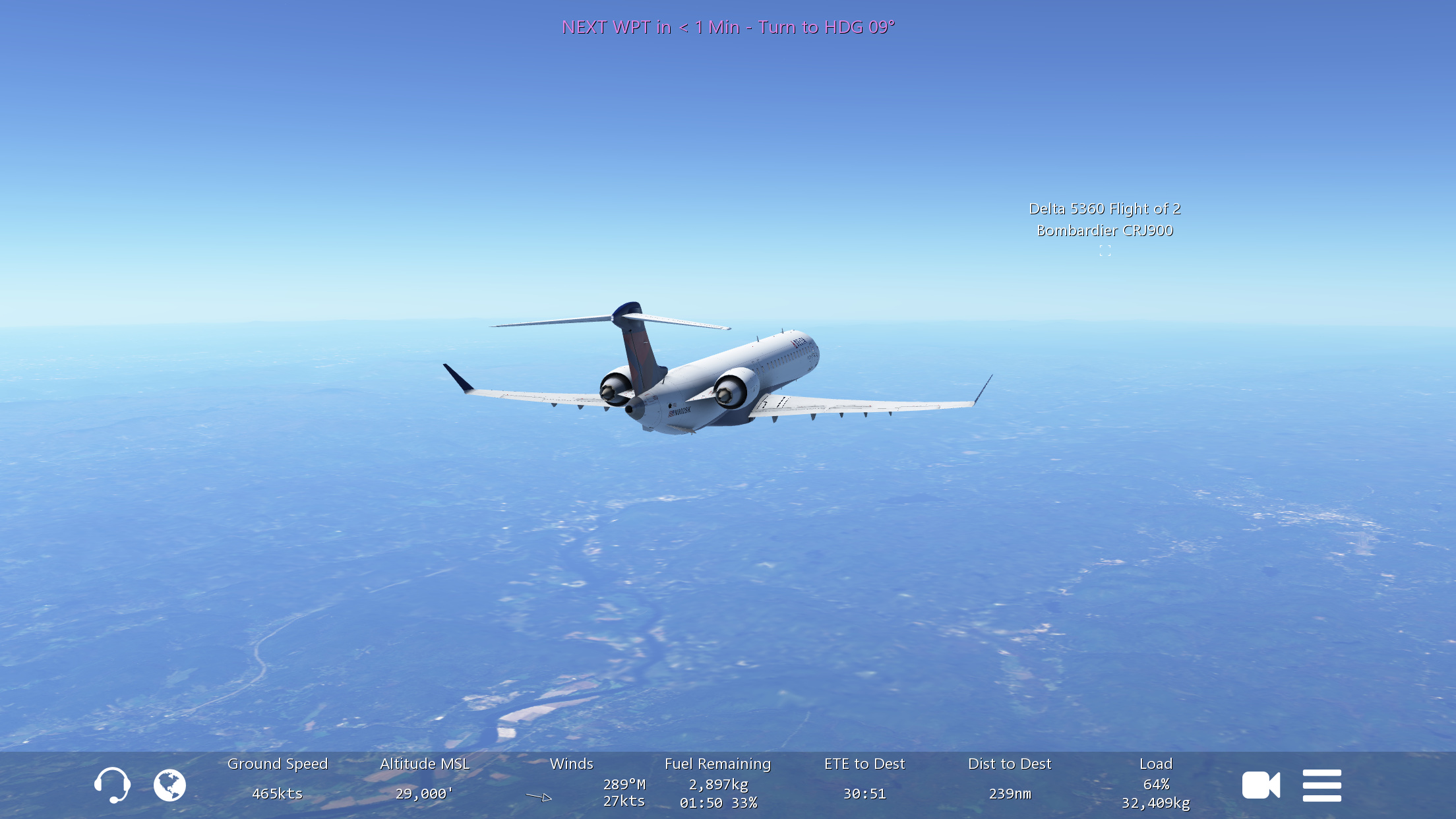Change the Ground Speed status item
This screenshot has height=819, width=1456.
(x=278, y=779)
